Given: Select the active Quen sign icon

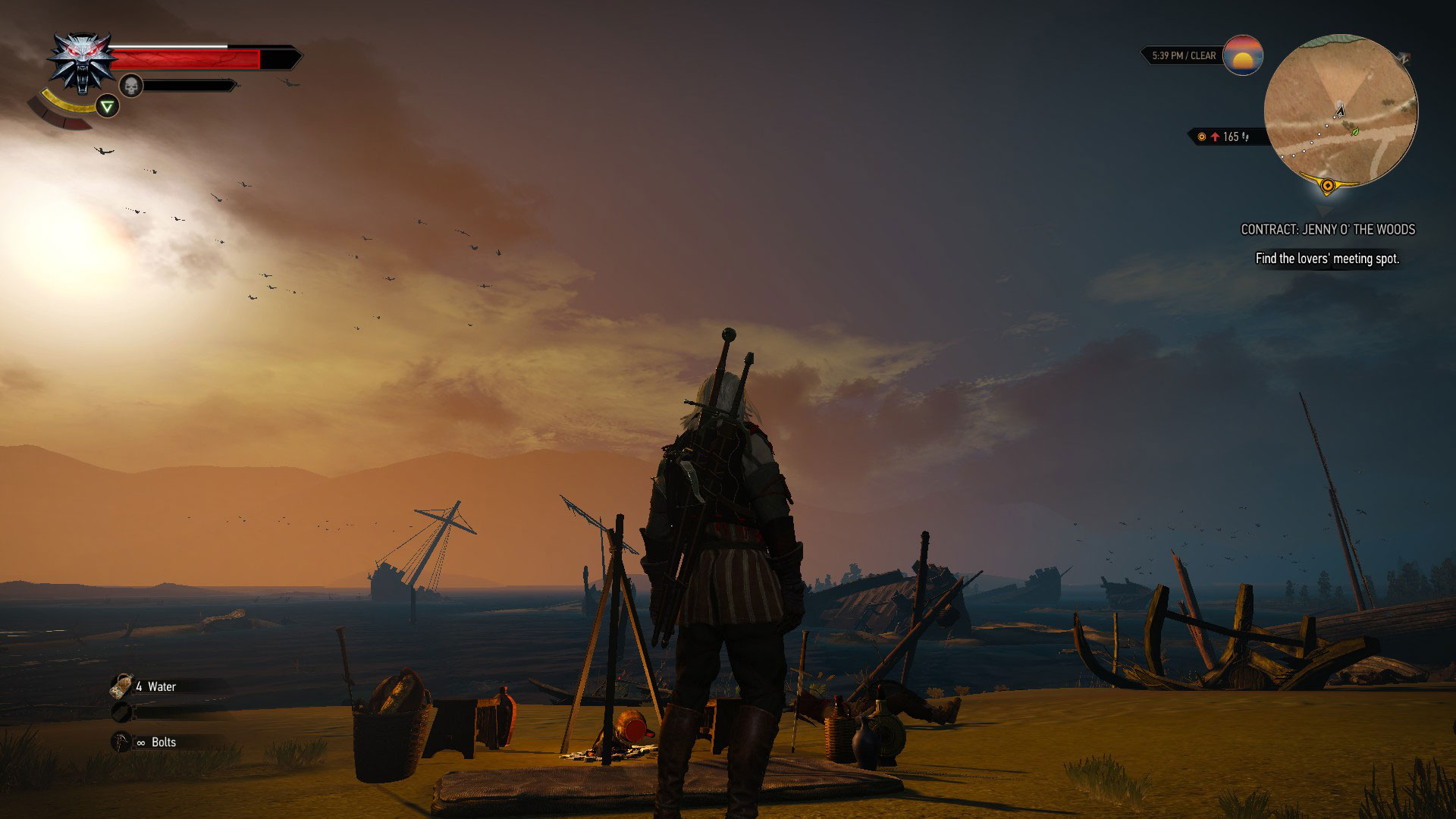Looking at the screenshot, I should (x=108, y=106).
